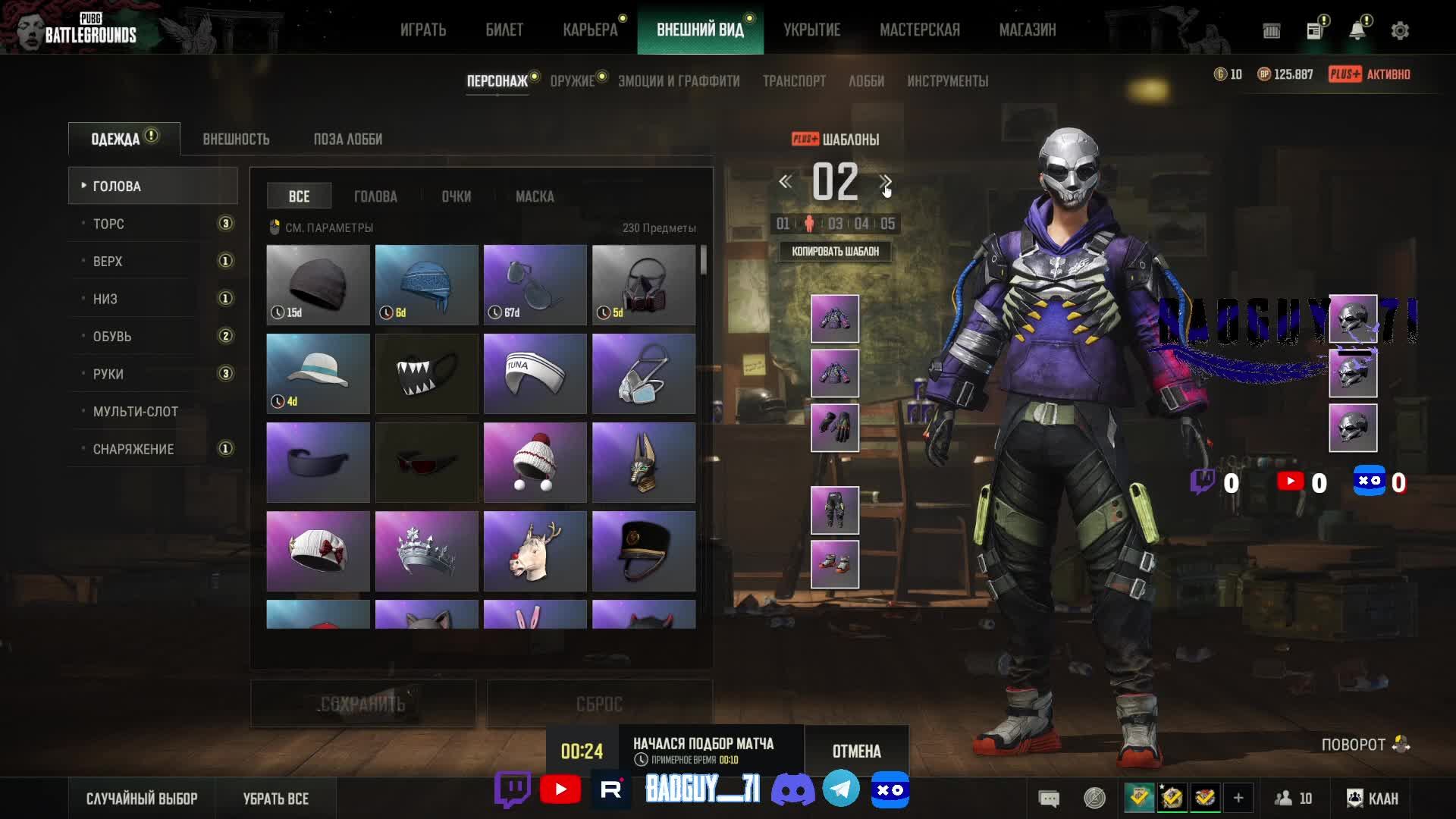The image size is (1456, 819).
Task: Switch to the МАГАЗИН tab
Action: 1027,30
